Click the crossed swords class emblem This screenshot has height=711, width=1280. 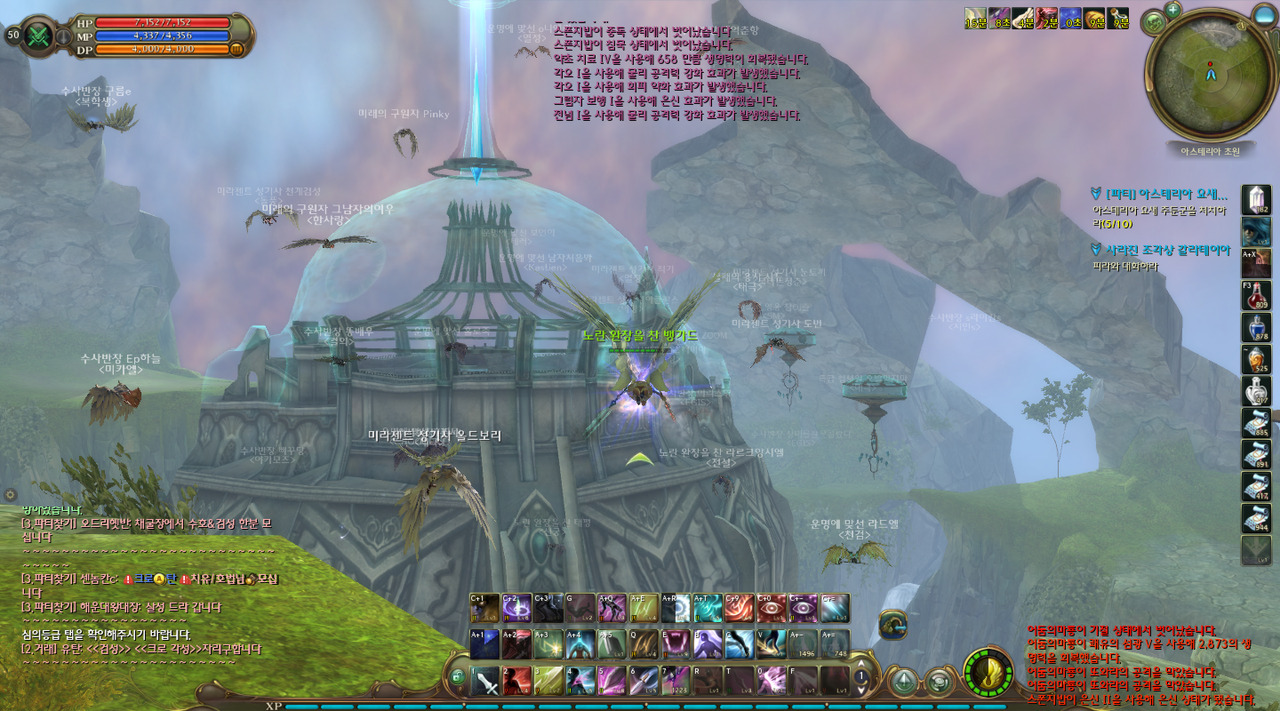tap(39, 36)
